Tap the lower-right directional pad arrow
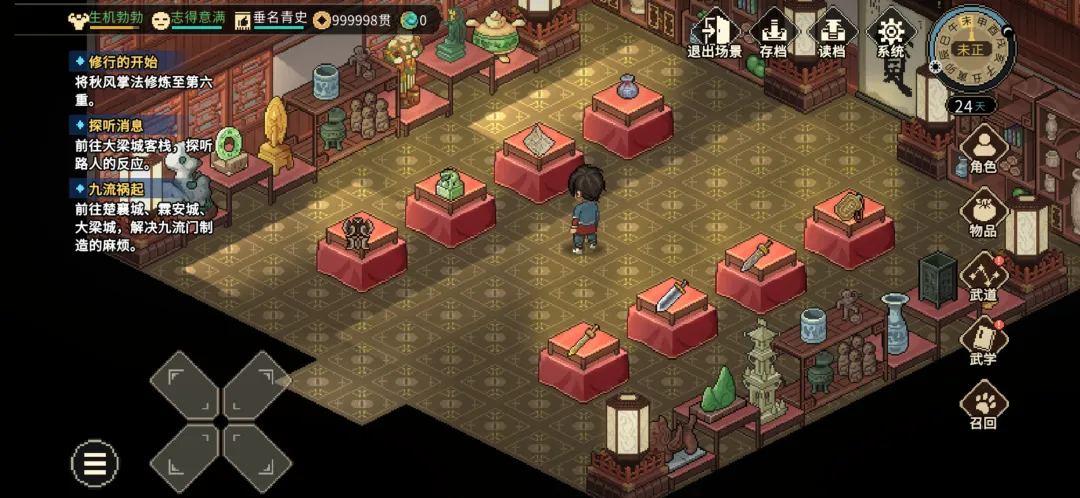The height and width of the screenshot is (498, 1080). (x=256, y=457)
